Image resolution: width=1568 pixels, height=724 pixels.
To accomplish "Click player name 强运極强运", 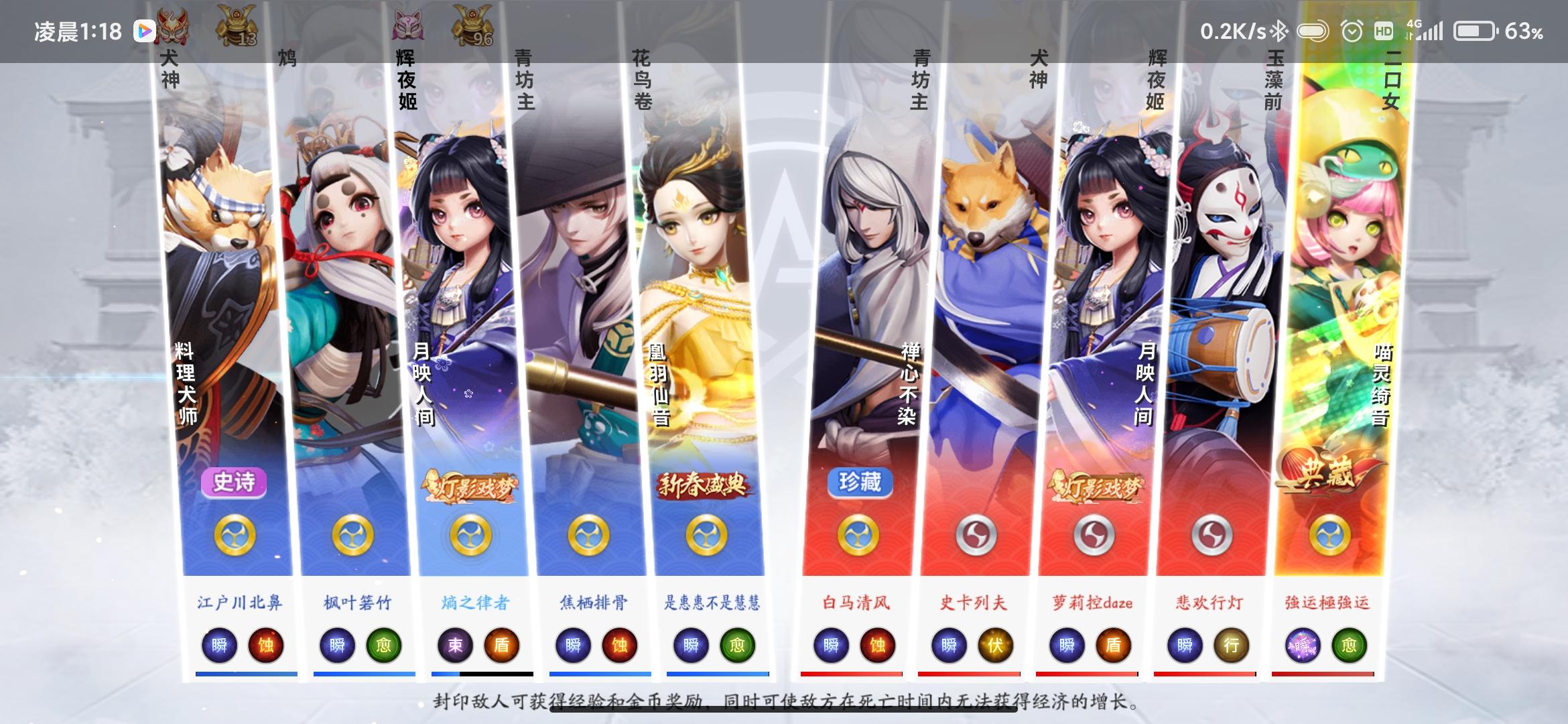I will coord(1327,602).
